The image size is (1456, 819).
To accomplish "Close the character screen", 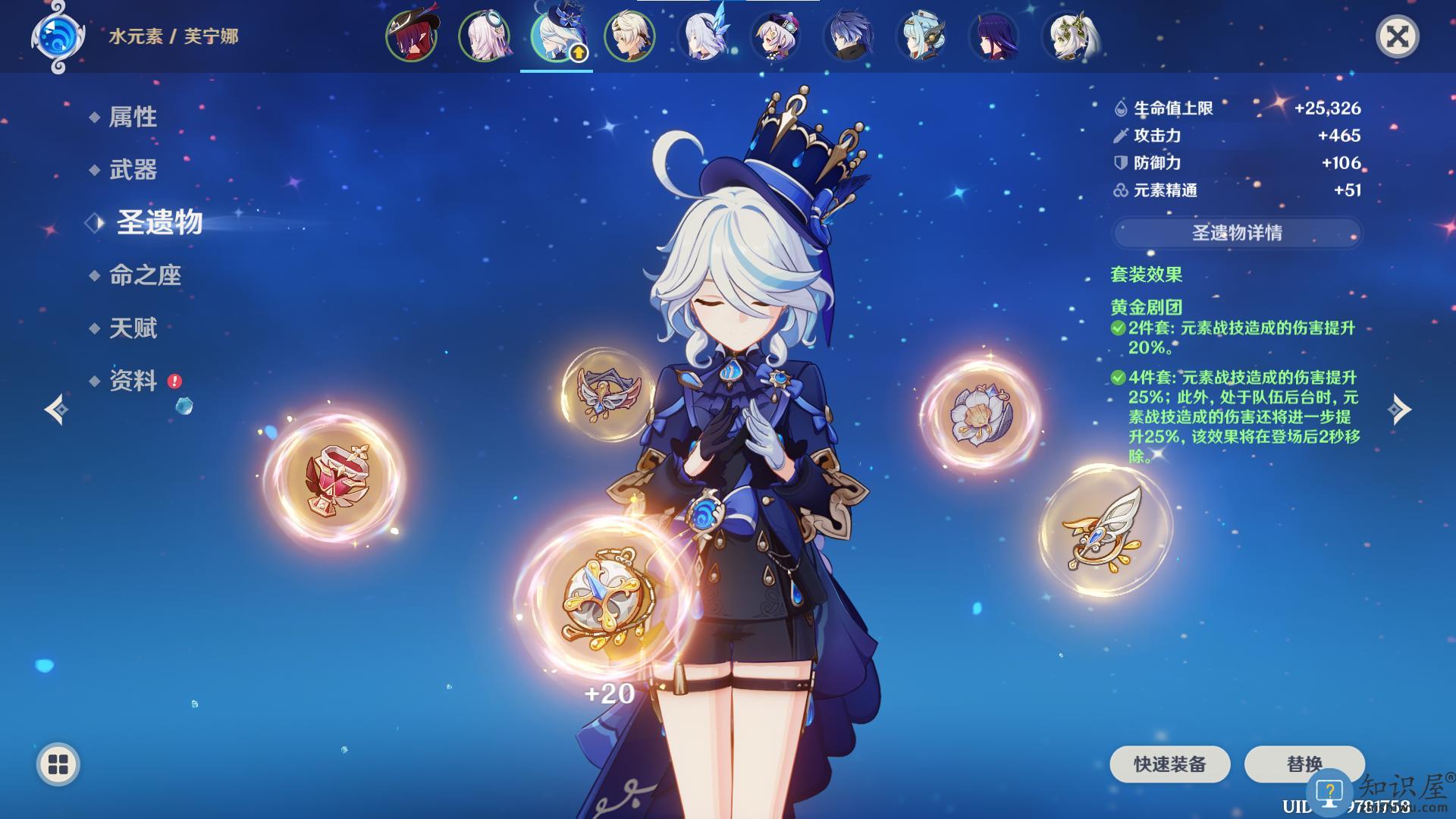I will click(x=1397, y=36).
